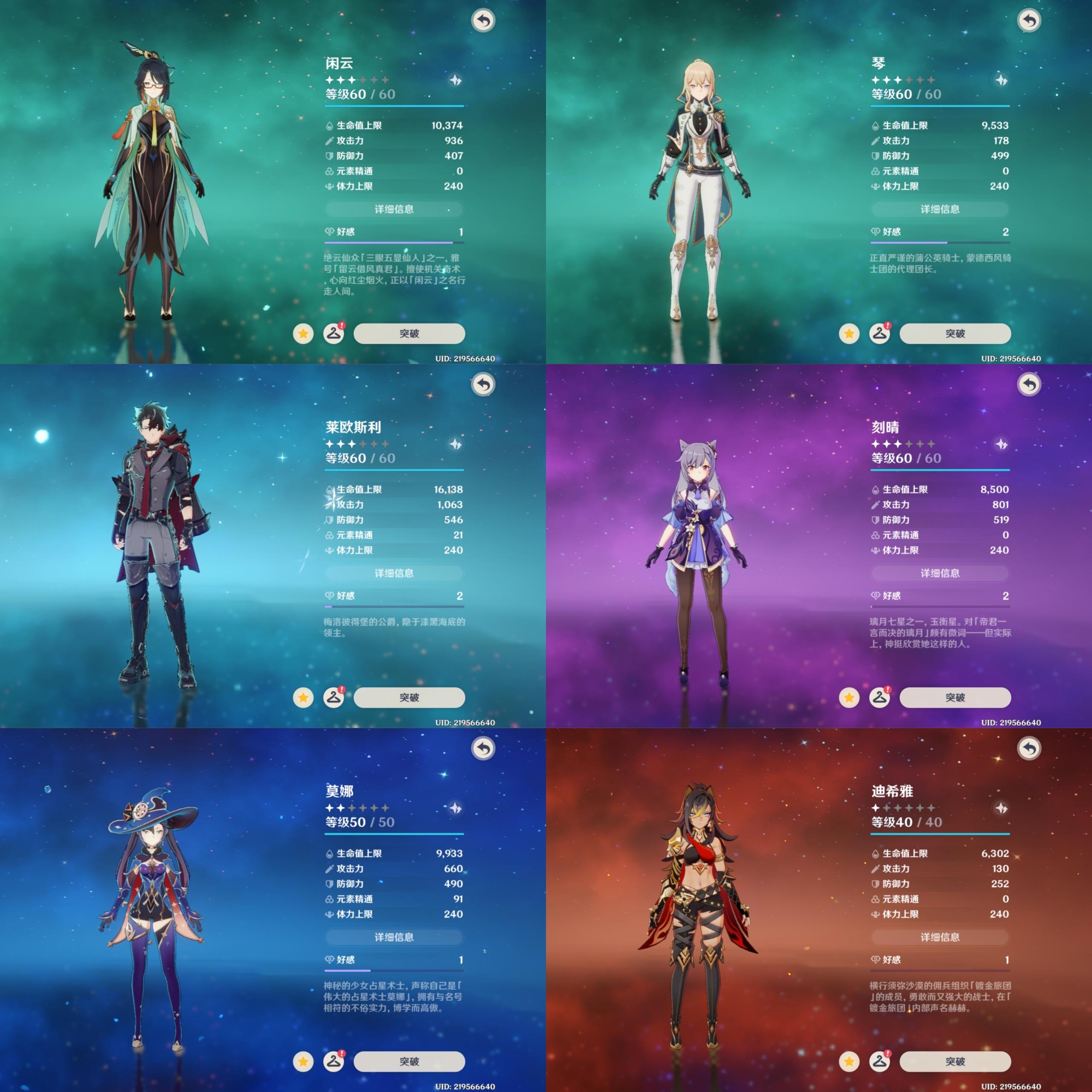Choose 突破 for 迪希雅
The image size is (1092, 1092).
[x=955, y=1061]
